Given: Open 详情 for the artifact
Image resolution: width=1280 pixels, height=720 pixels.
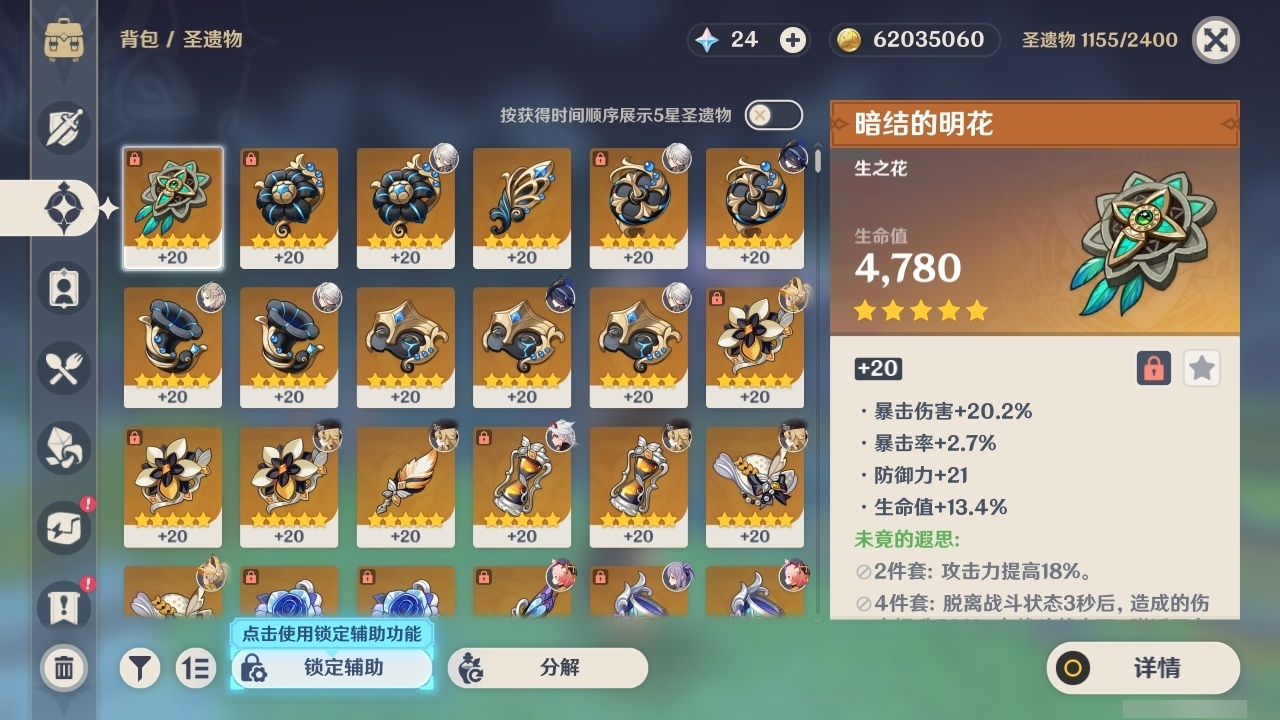Looking at the screenshot, I should coord(1142,668).
